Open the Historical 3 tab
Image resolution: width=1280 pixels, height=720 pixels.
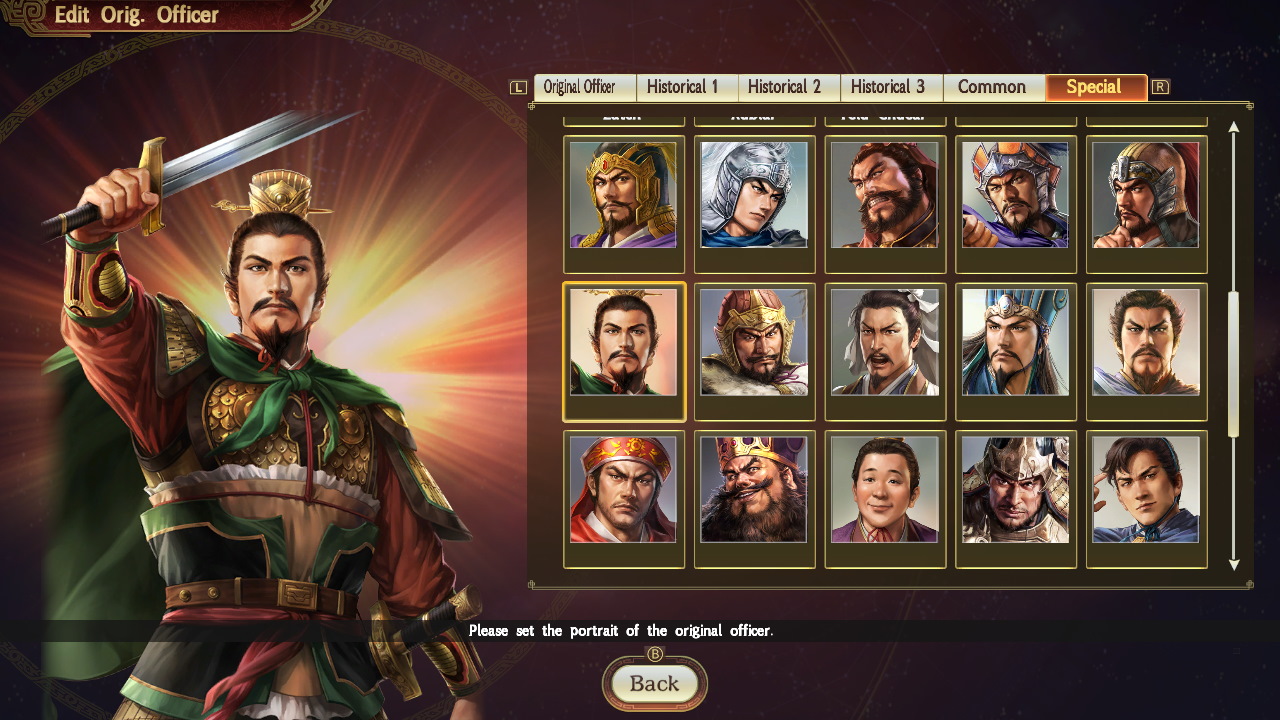891,87
